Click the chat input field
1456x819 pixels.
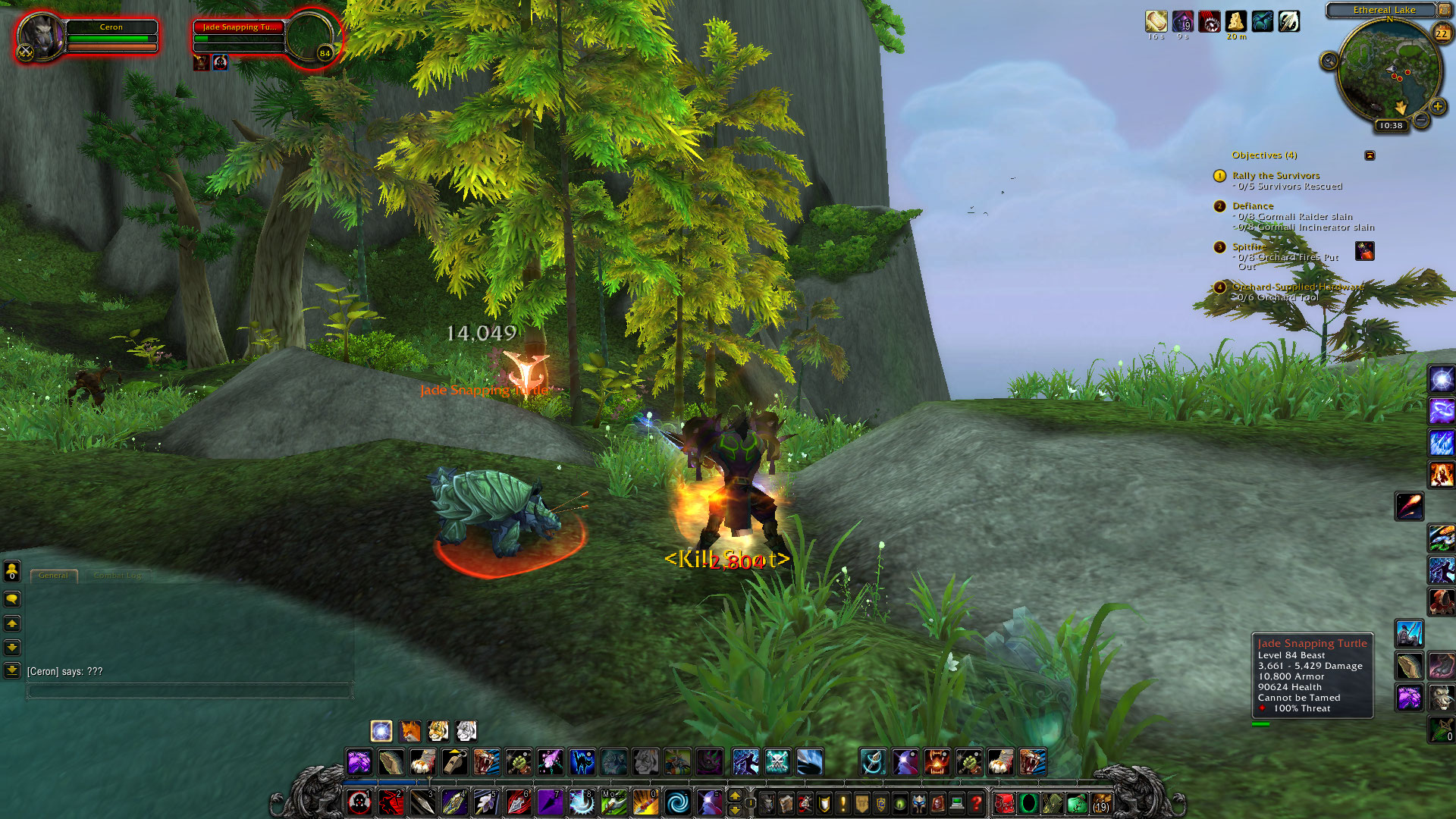tap(190, 691)
